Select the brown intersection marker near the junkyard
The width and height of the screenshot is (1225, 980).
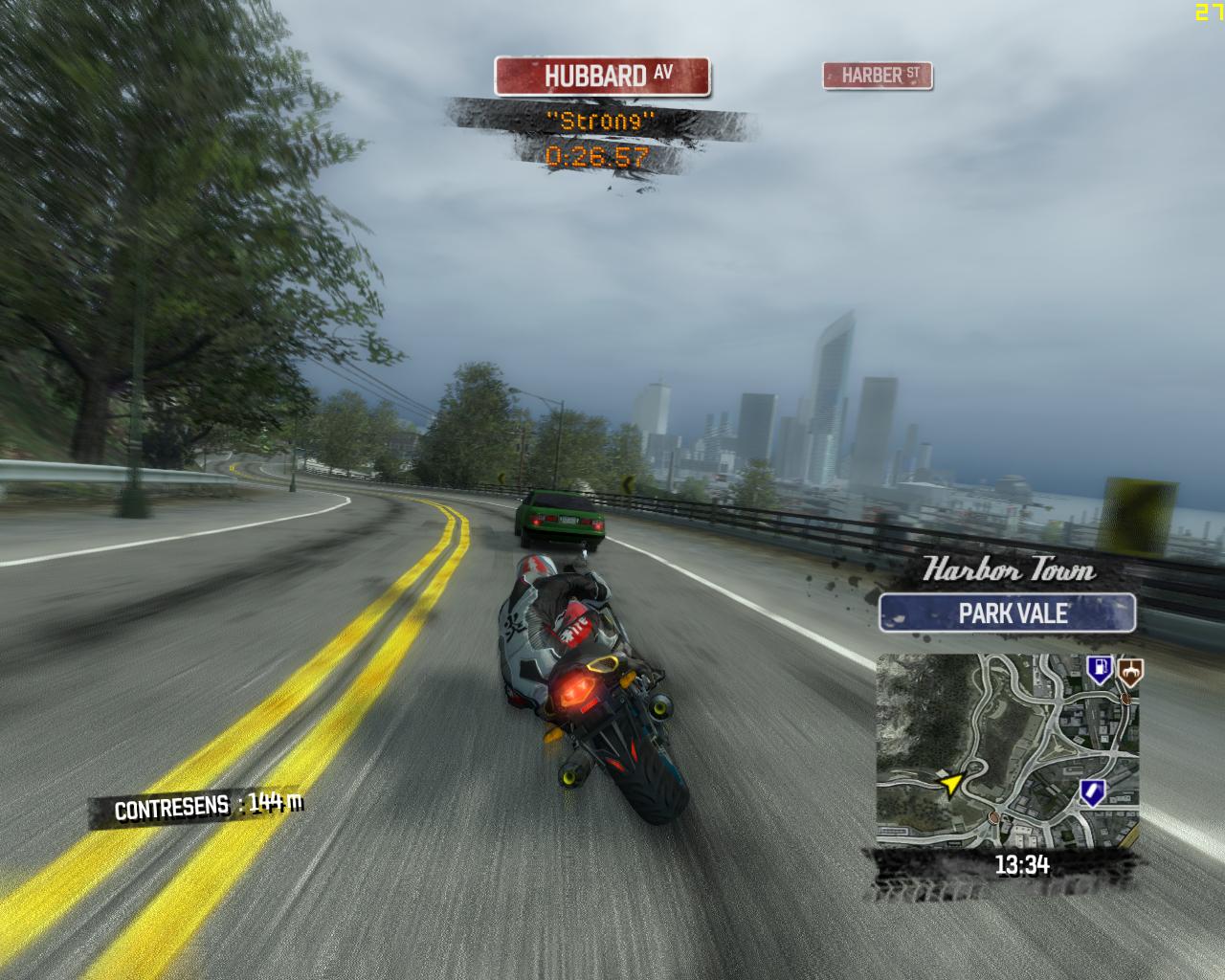pyautogui.click(x=1125, y=699)
